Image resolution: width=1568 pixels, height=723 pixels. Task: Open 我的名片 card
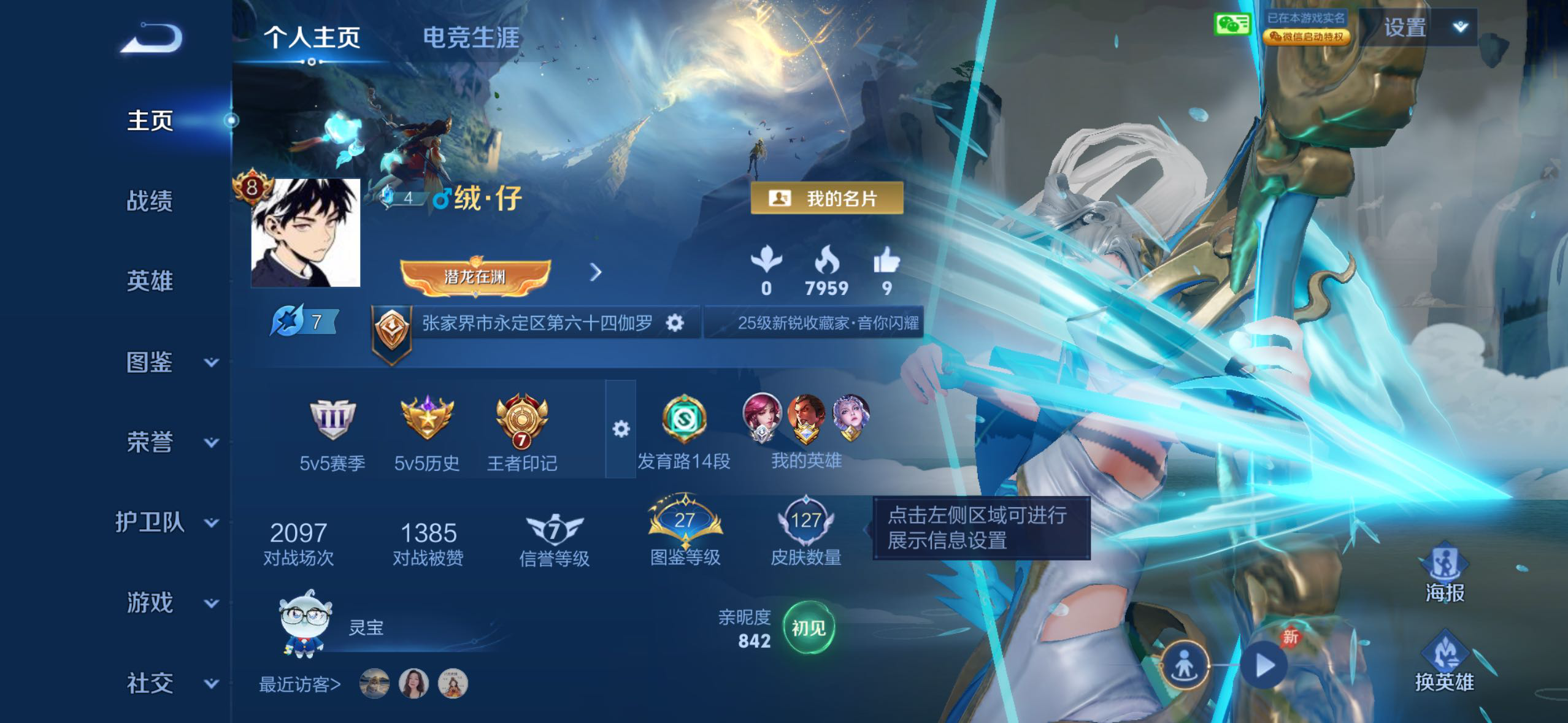826,198
